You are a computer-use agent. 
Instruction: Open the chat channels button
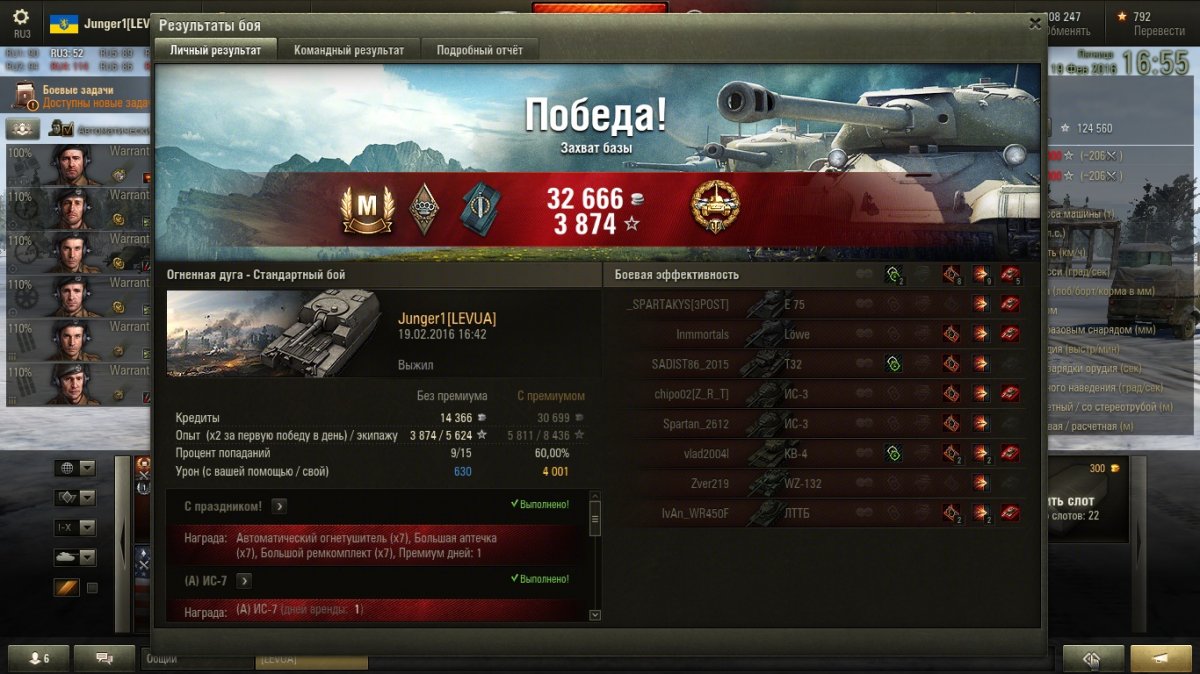pos(103,658)
